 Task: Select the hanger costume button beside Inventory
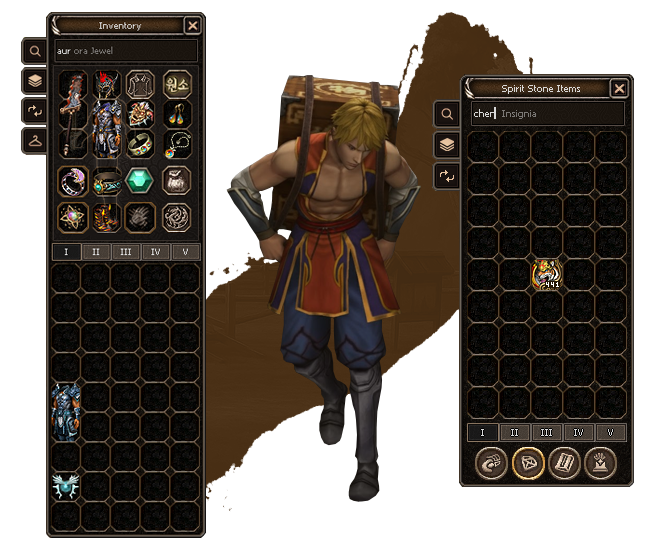[34, 140]
